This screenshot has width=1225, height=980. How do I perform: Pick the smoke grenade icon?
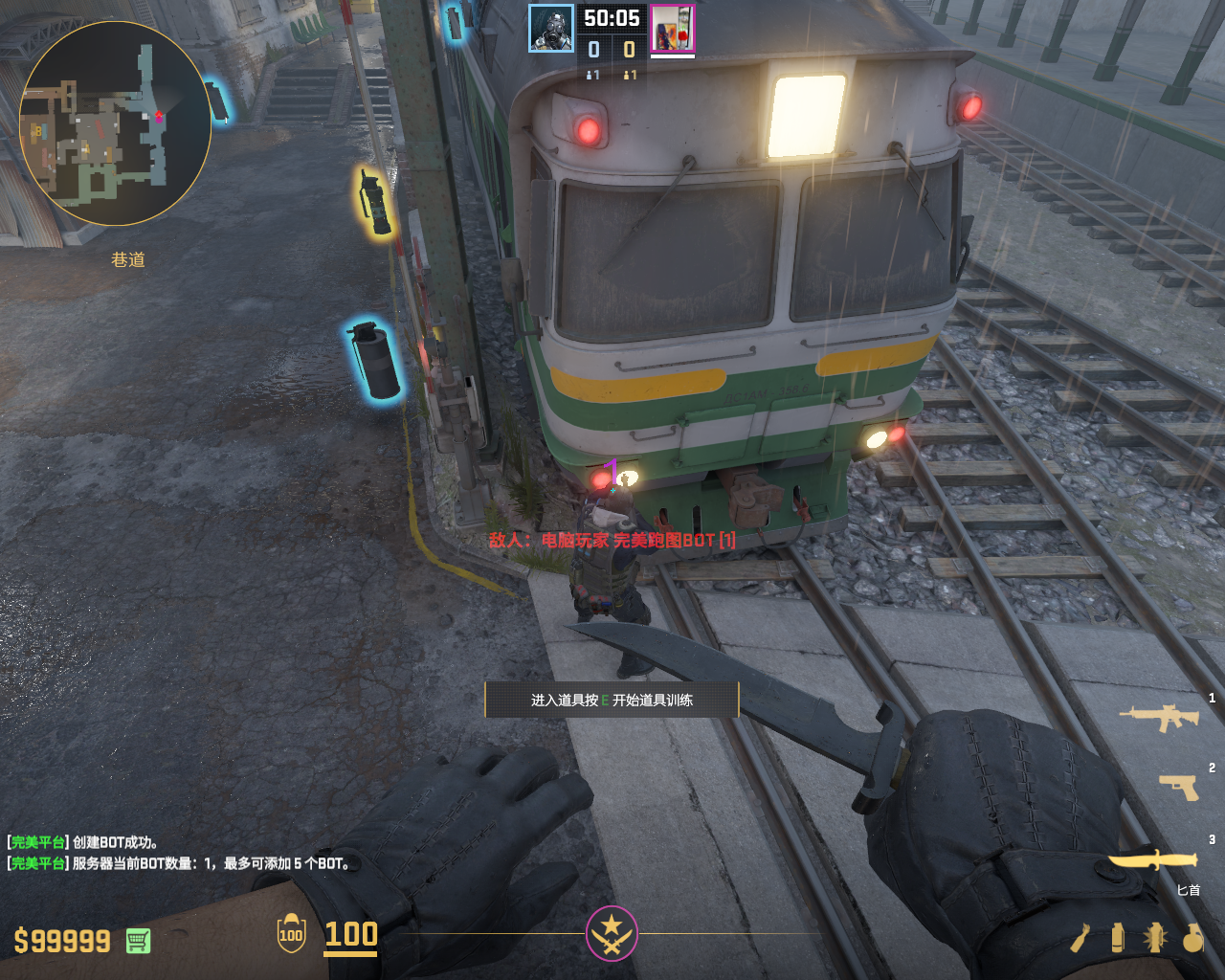pyautogui.click(x=1118, y=938)
